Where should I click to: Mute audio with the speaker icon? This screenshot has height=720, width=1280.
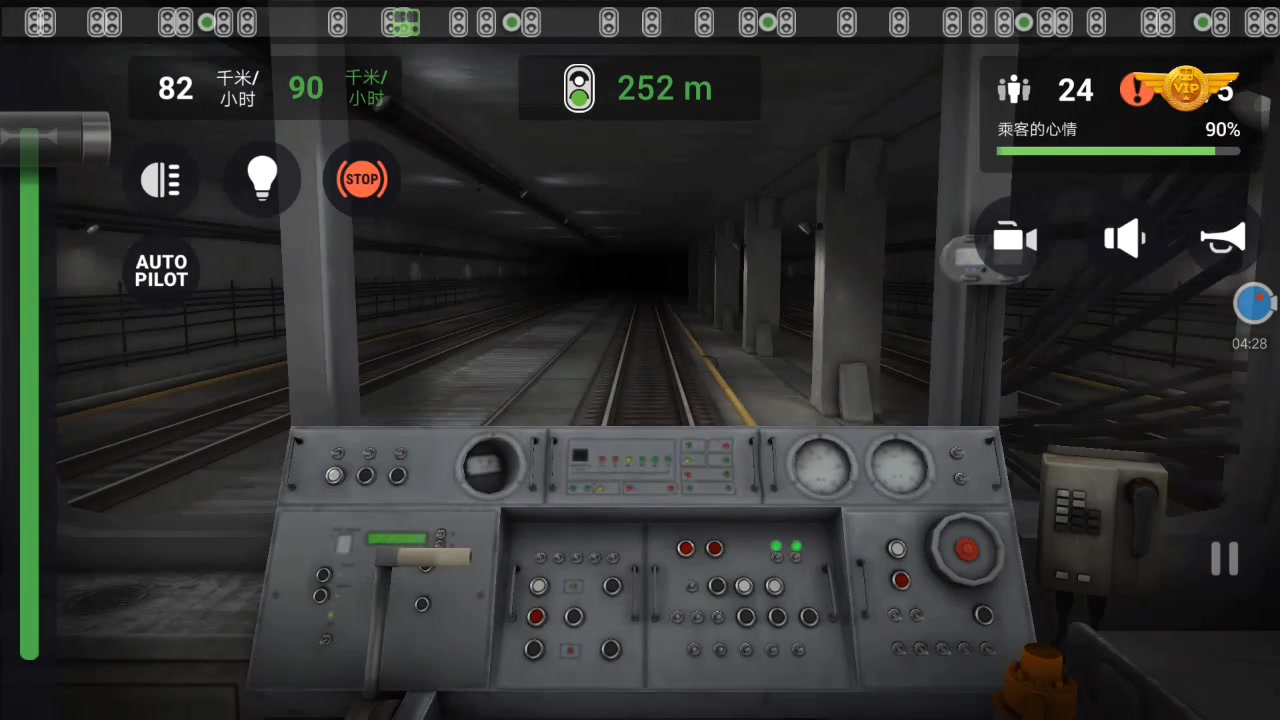coord(1124,238)
